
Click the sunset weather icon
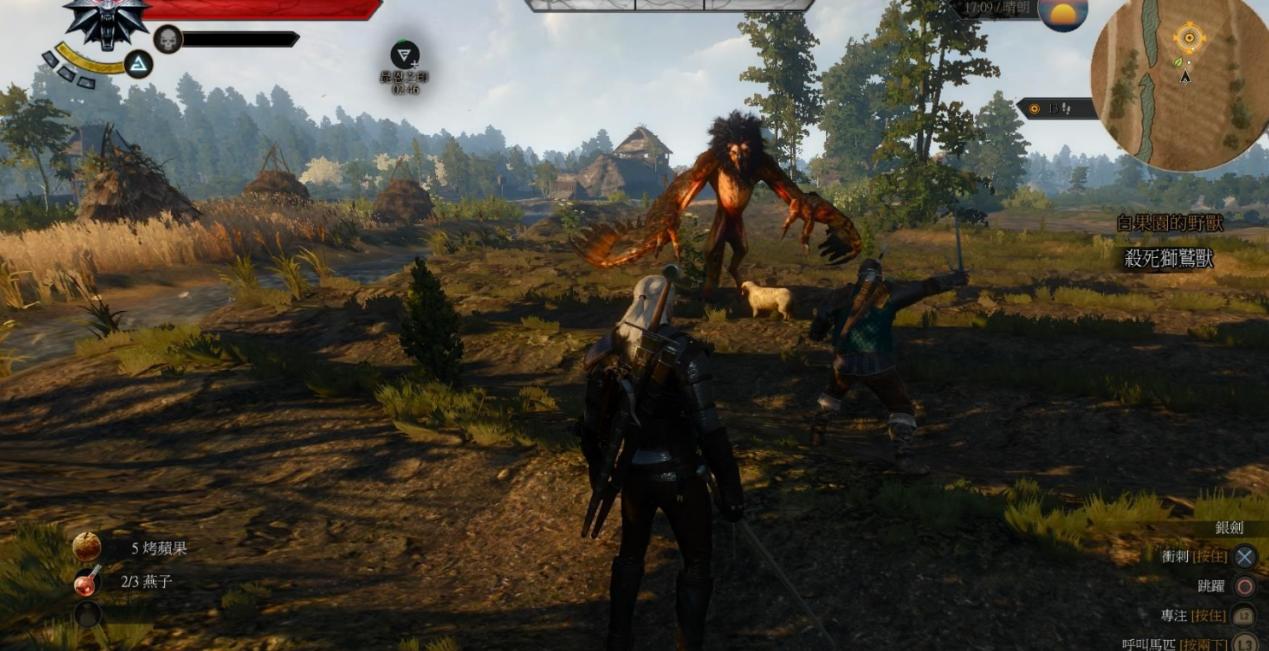click(x=1062, y=14)
